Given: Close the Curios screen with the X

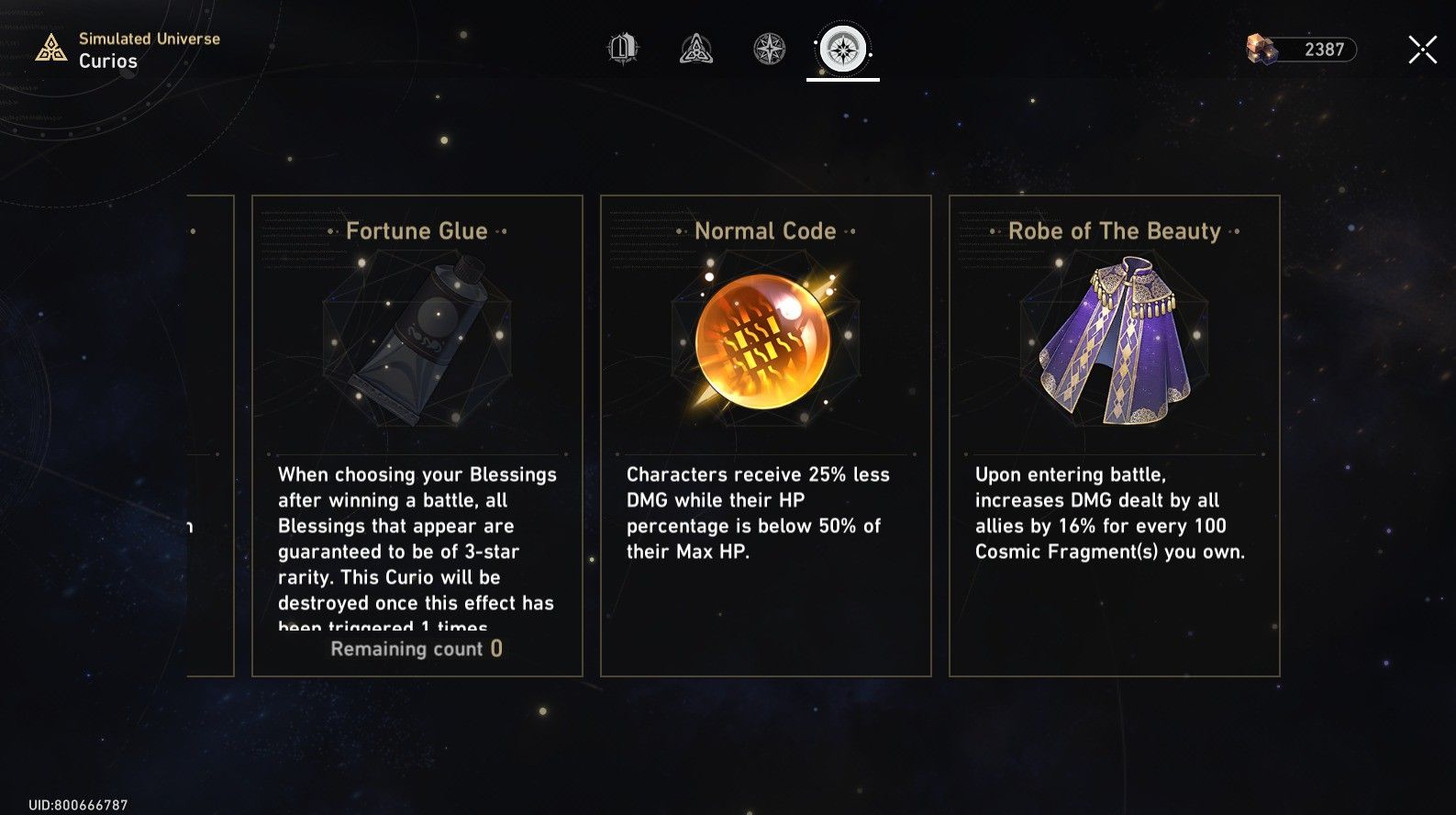Looking at the screenshot, I should pyautogui.click(x=1421, y=50).
